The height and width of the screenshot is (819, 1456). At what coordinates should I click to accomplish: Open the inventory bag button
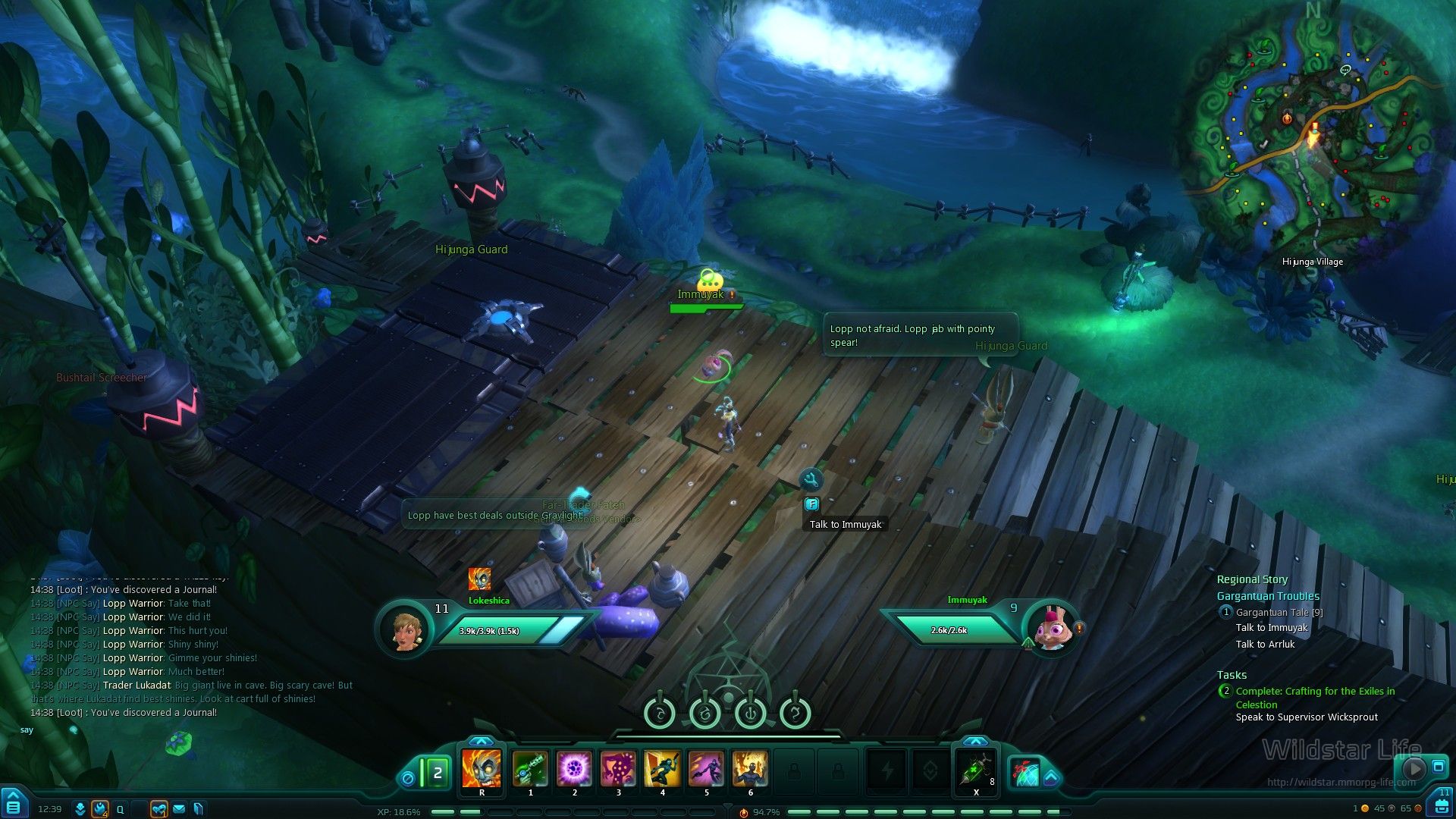(x=1440, y=806)
